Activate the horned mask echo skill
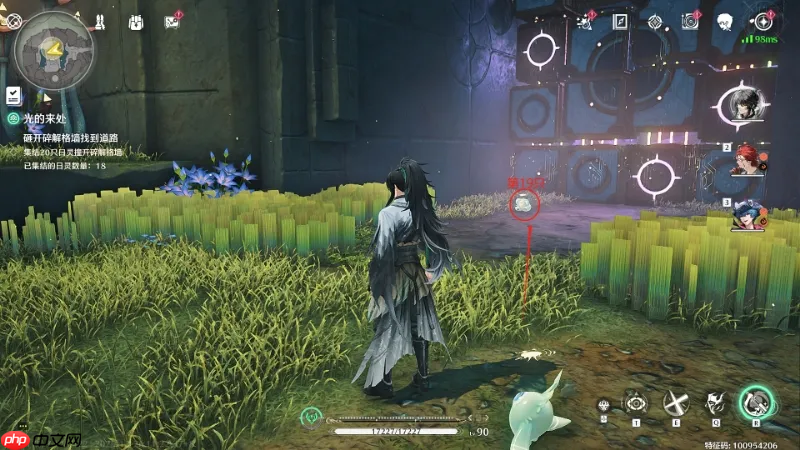The width and height of the screenshot is (800, 450). (714, 403)
